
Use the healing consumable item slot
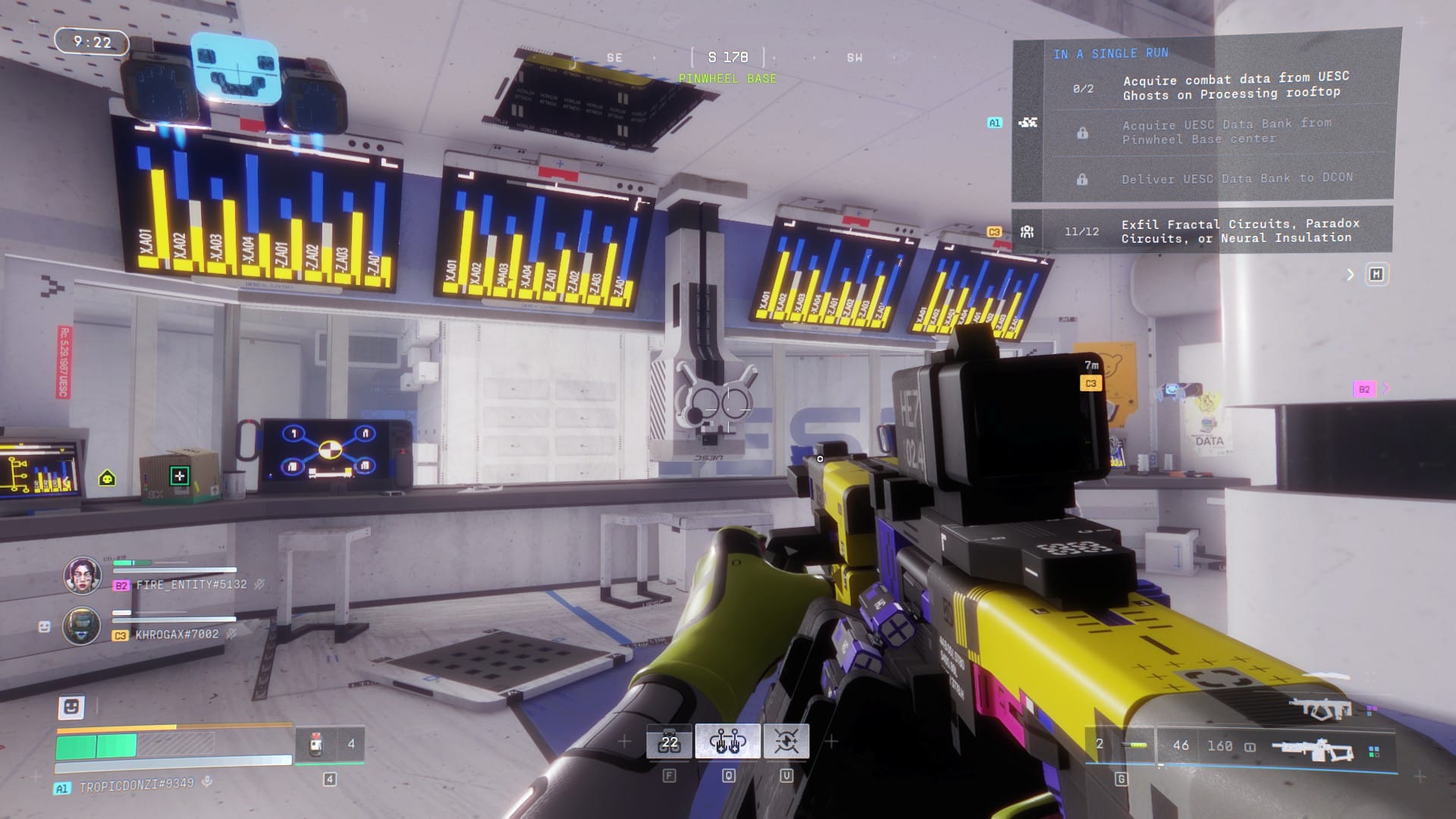coord(329,744)
